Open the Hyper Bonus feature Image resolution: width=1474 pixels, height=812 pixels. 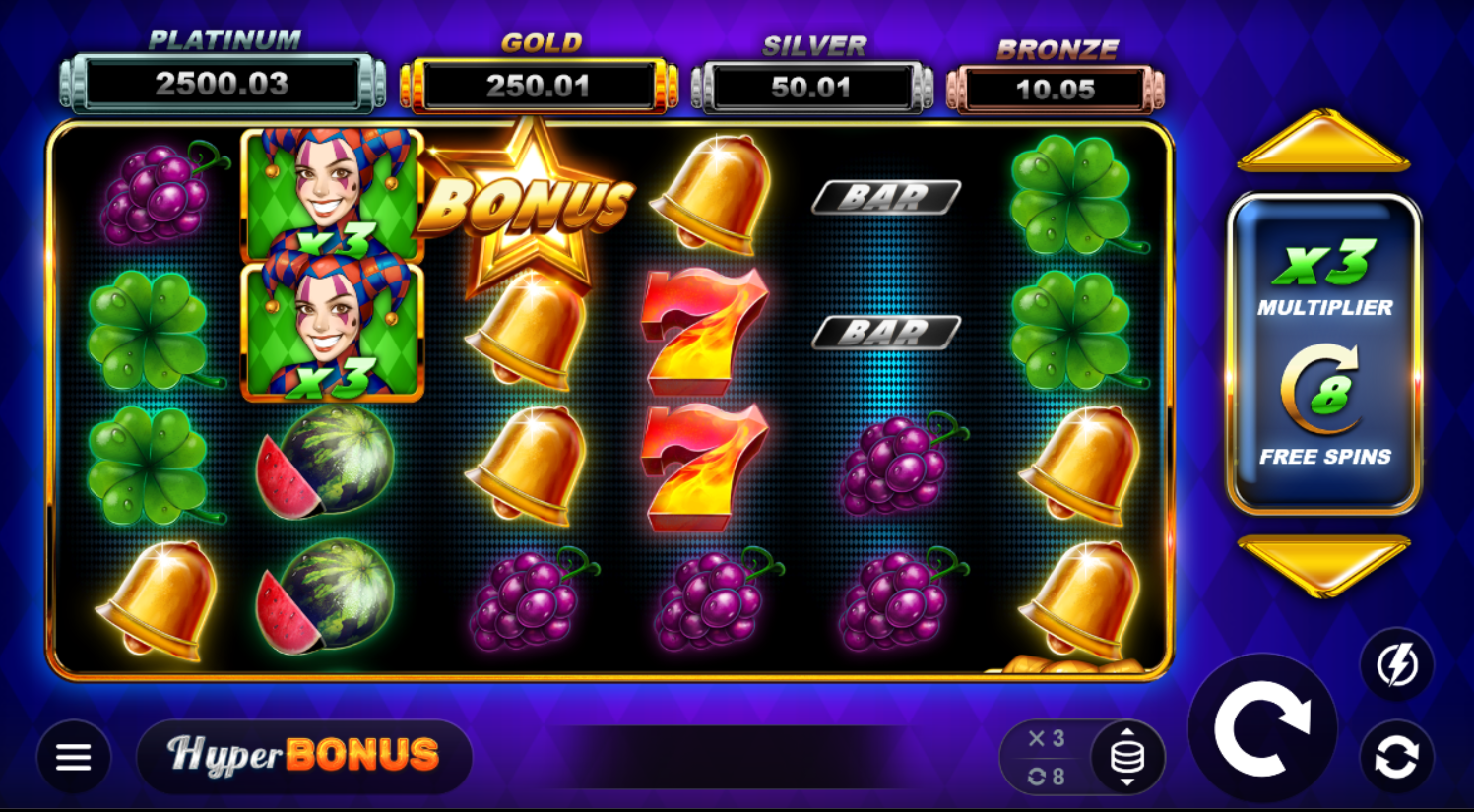(x=304, y=756)
